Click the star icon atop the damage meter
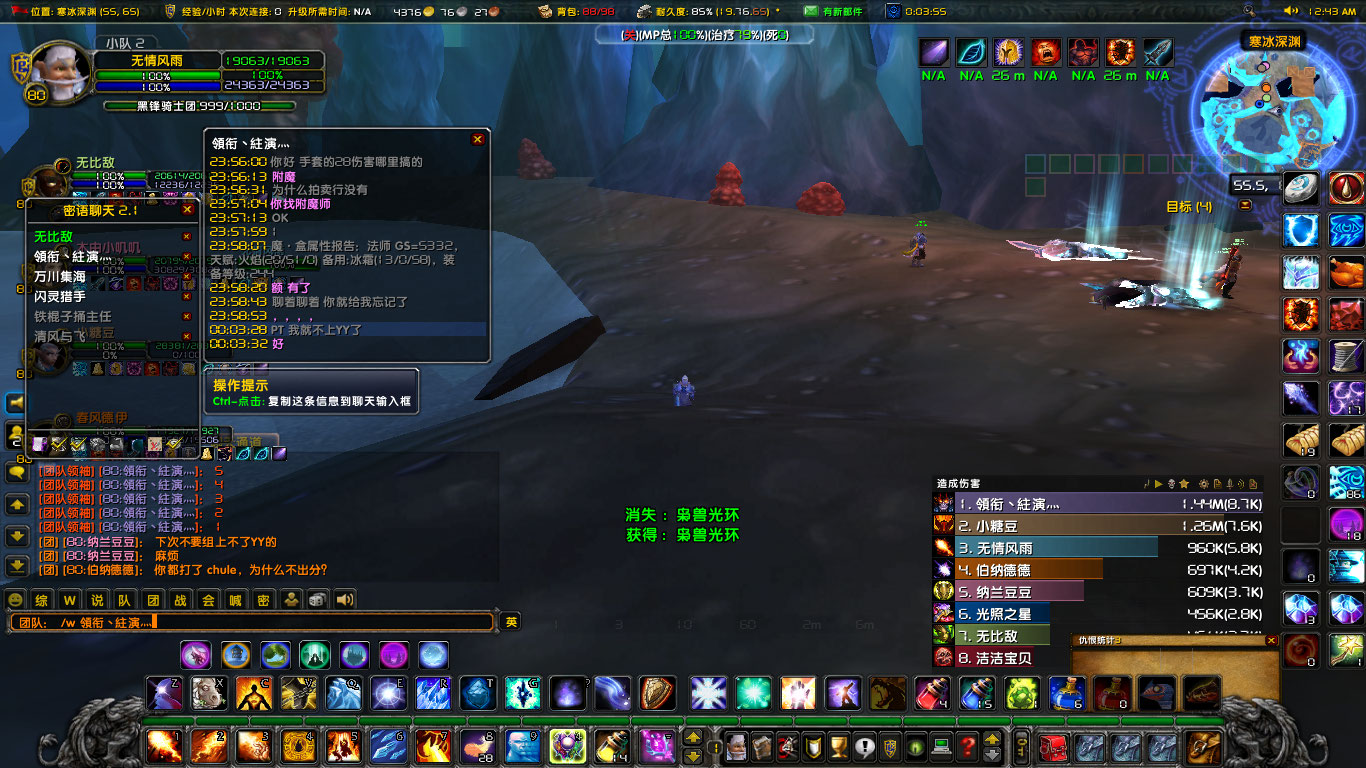 click(1183, 484)
